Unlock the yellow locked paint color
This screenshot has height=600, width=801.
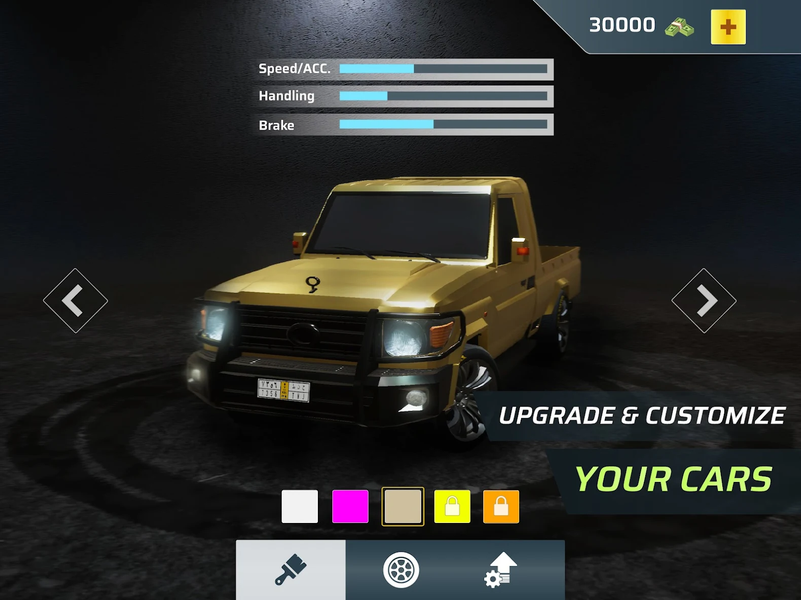452,506
